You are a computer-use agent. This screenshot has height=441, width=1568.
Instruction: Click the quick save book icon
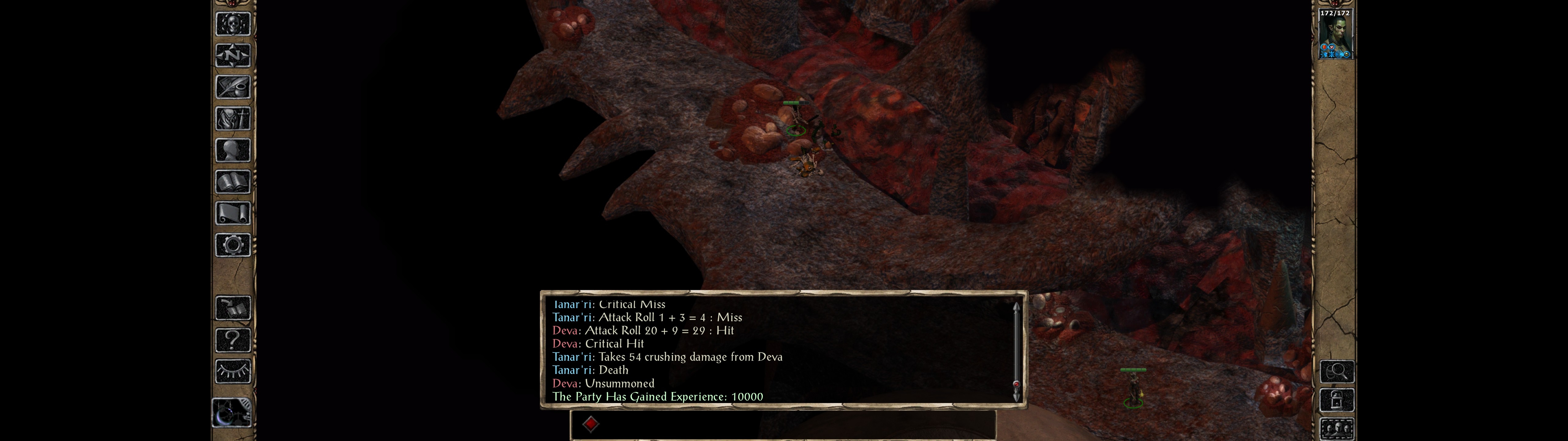233,309
